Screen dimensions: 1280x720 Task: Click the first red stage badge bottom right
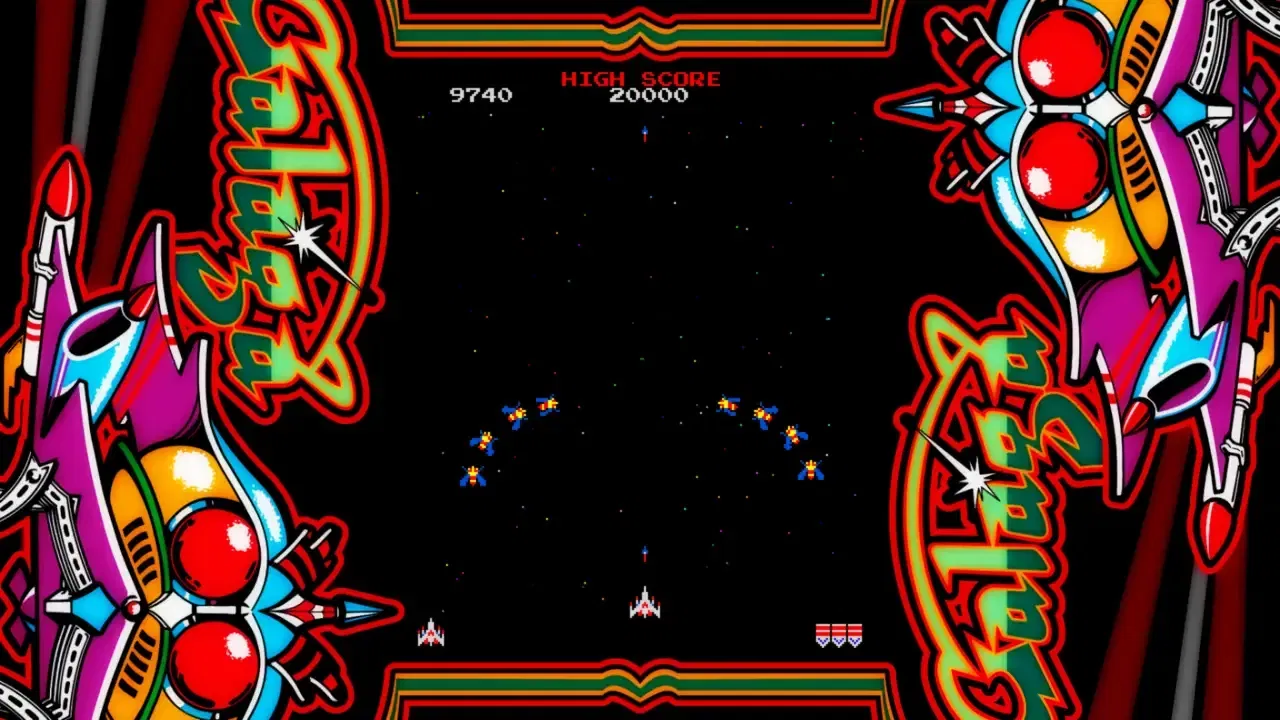click(823, 634)
